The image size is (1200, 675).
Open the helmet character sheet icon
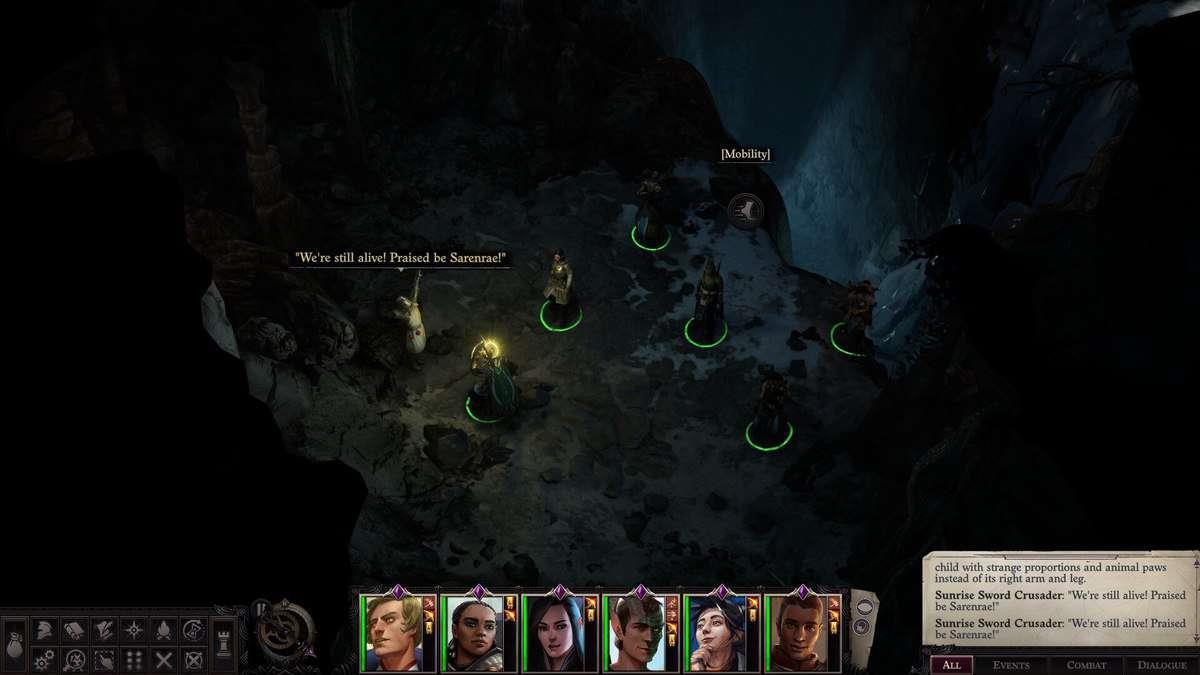point(44,630)
